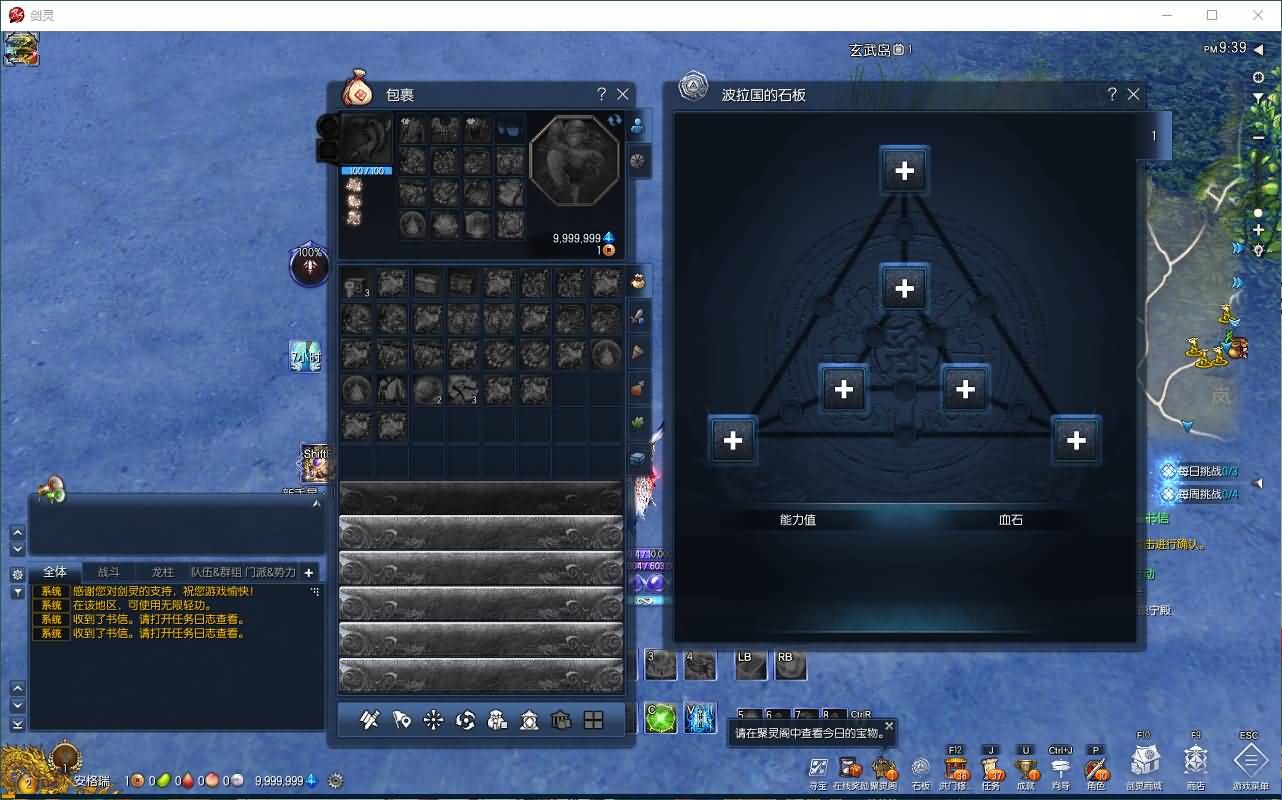
Task: Select the repair tool icon in the inventory toolbar
Action: (370, 719)
